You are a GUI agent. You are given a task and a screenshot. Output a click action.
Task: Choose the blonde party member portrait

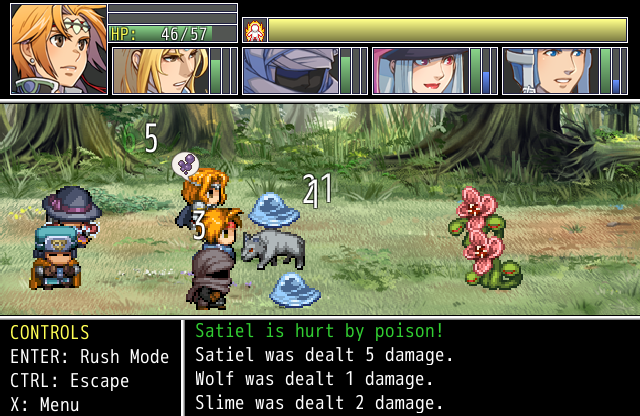tap(159, 71)
